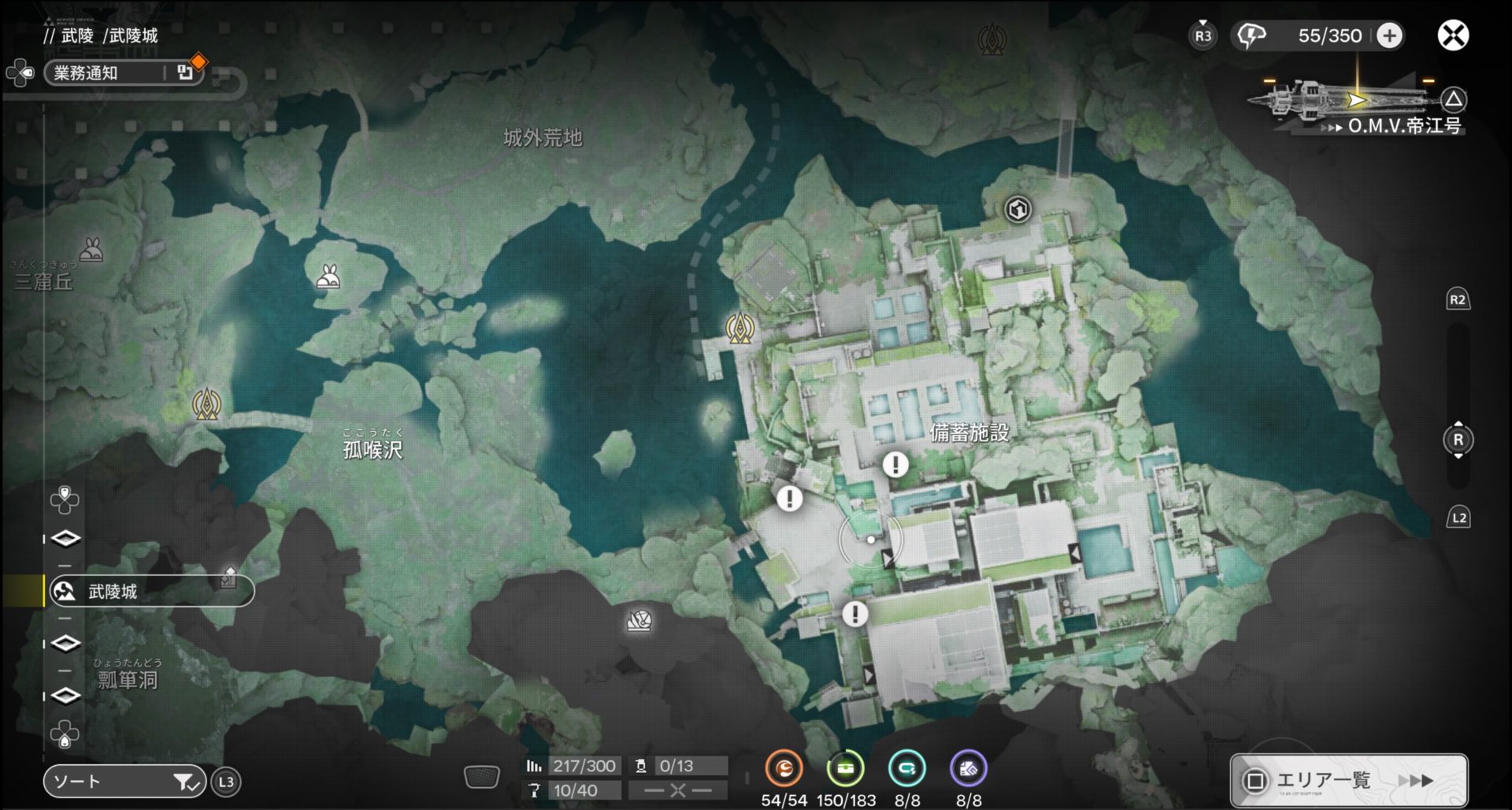Click the shell-shaped marker in the dark zone
The width and height of the screenshot is (1512, 810).
click(639, 622)
